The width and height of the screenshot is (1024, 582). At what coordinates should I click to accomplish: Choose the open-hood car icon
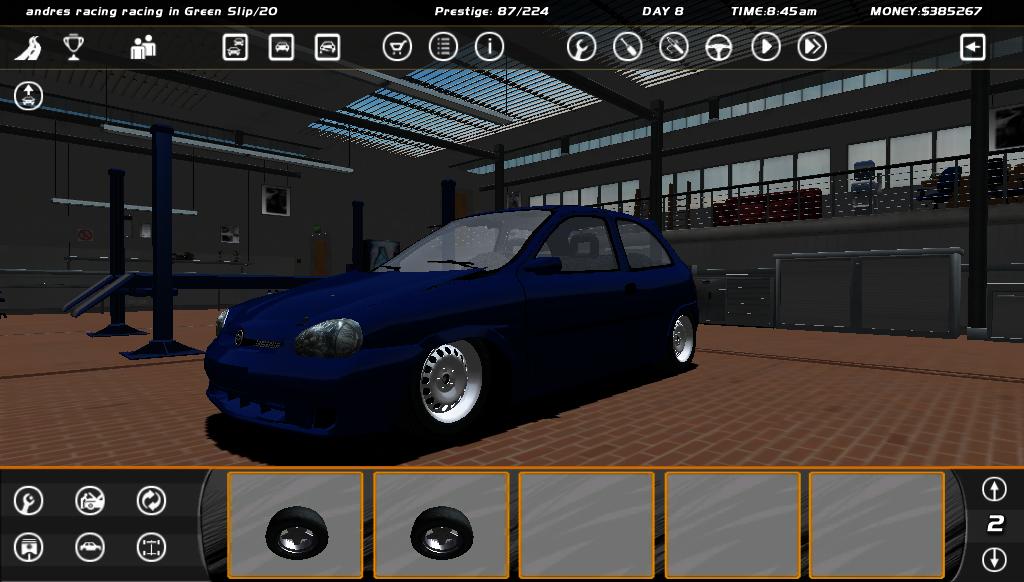[x=90, y=500]
